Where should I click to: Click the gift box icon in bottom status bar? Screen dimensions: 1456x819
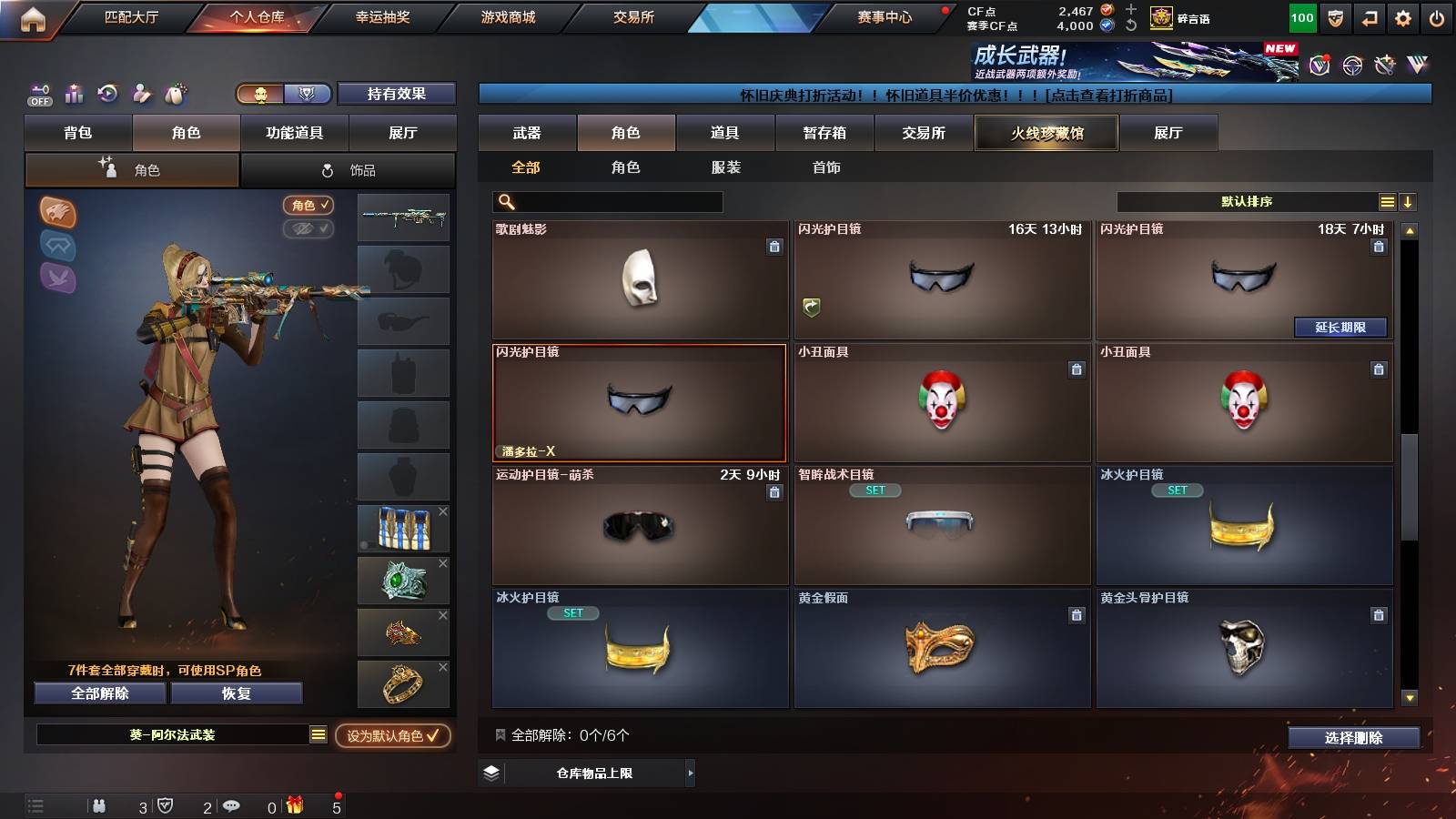pos(292,804)
